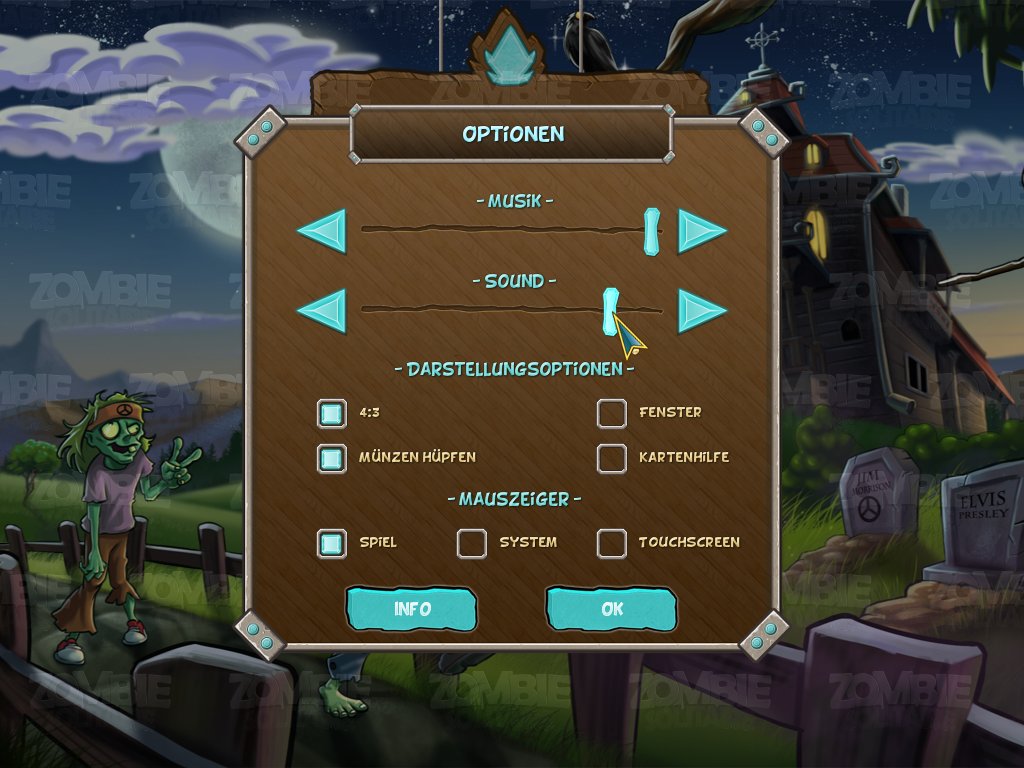1024x768 pixels.
Task: Click the Musik slider handle
Action: click(652, 230)
